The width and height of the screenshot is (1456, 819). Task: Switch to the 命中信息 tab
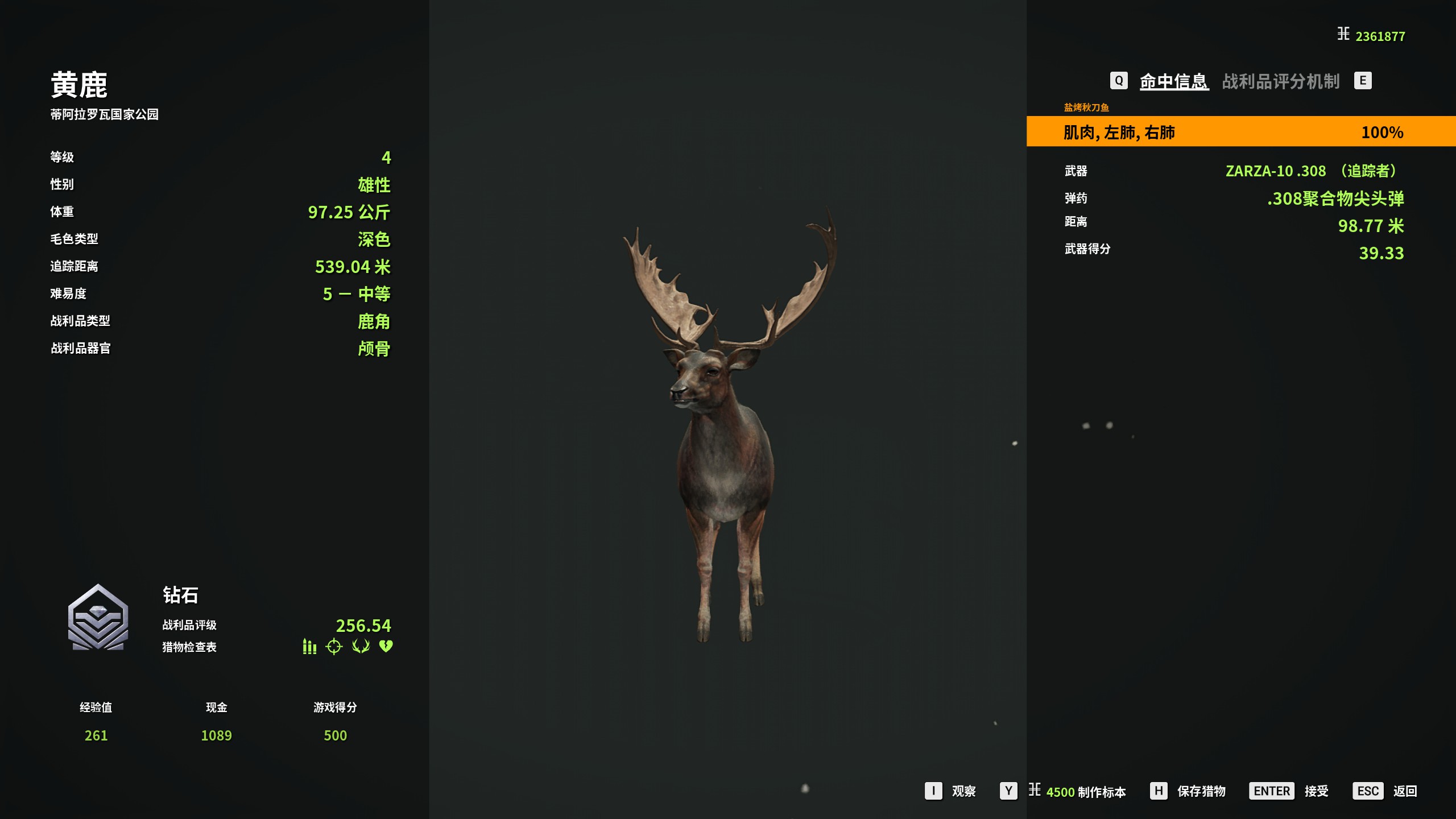tap(1173, 81)
